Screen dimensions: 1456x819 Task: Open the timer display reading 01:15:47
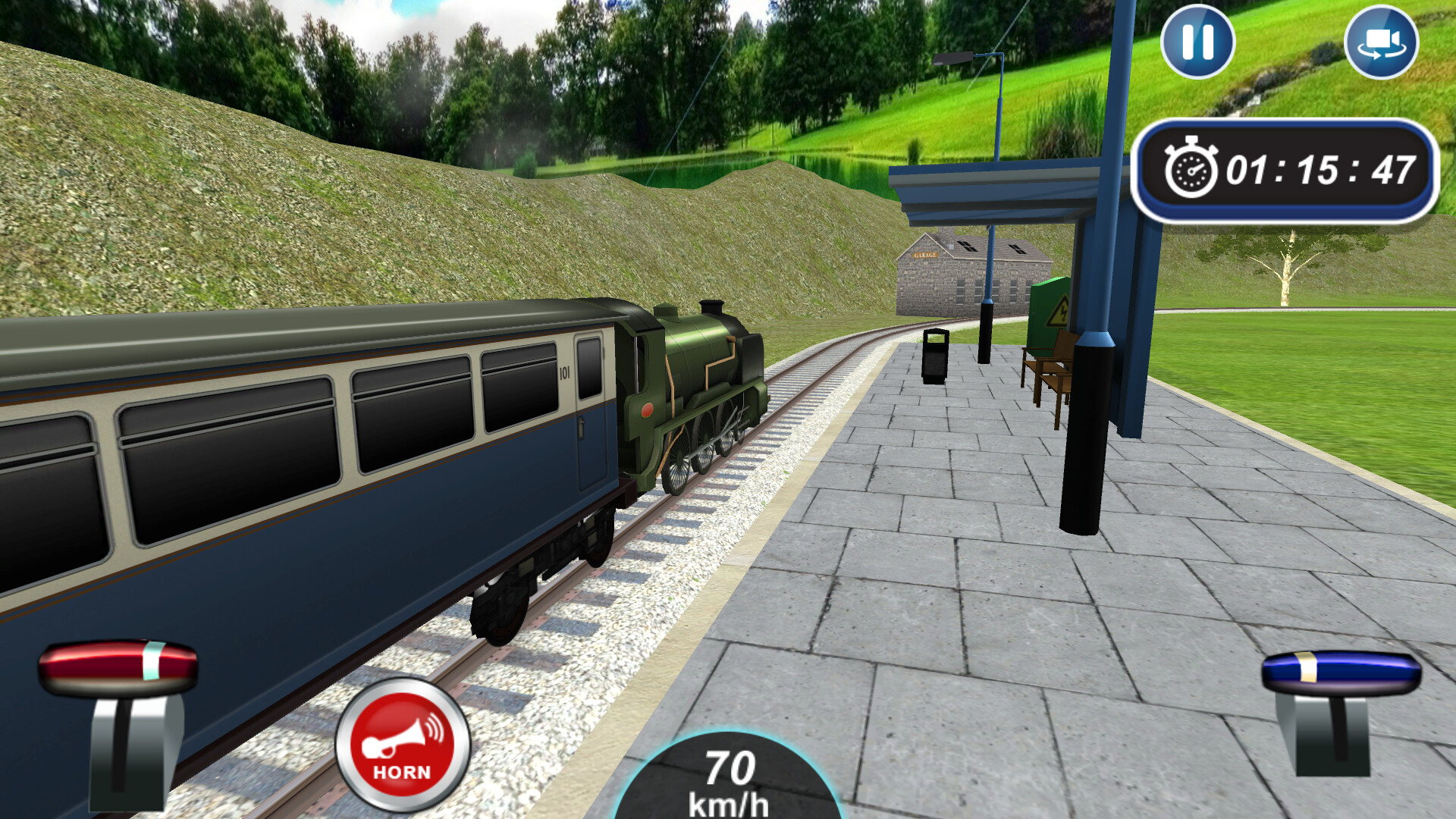[1284, 171]
